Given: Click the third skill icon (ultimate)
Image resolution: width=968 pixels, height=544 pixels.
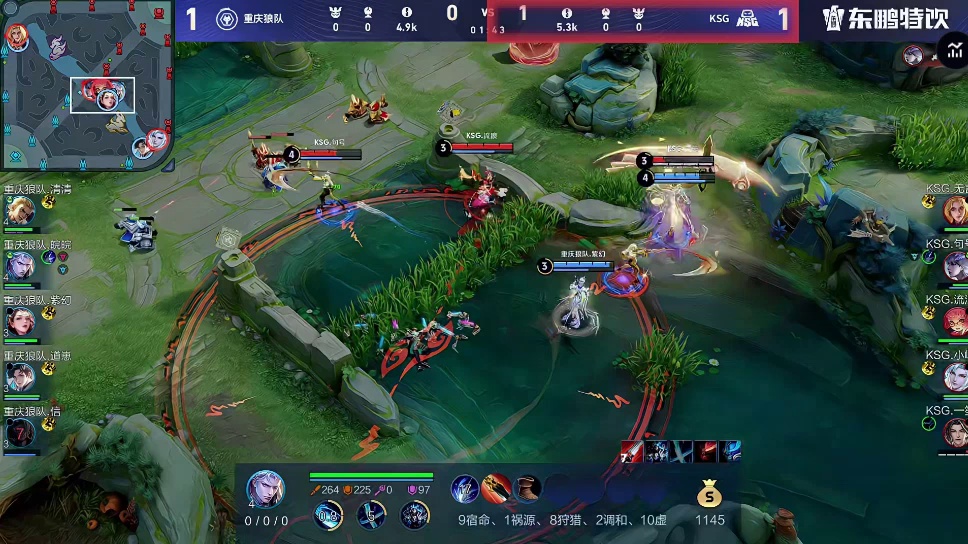Looking at the screenshot, I should pyautogui.click(x=414, y=515).
